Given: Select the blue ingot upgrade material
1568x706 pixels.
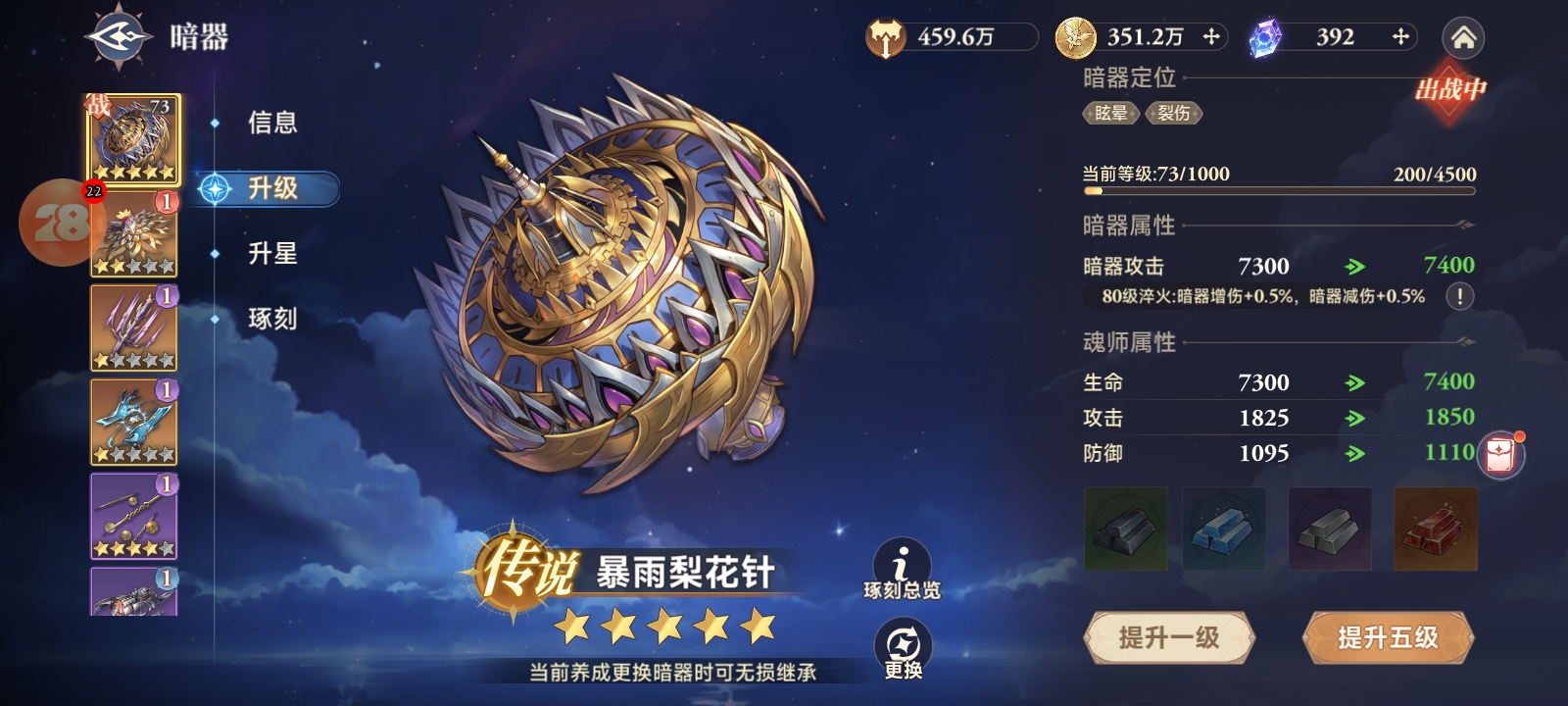Looking at the screenshot, I should 1223,529.
